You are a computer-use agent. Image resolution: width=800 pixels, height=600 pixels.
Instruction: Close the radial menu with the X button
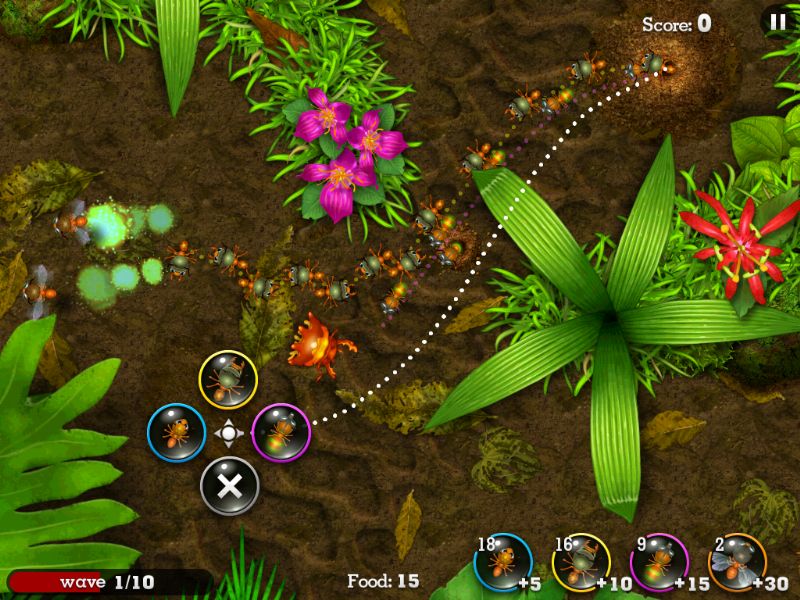pos(229,486)
